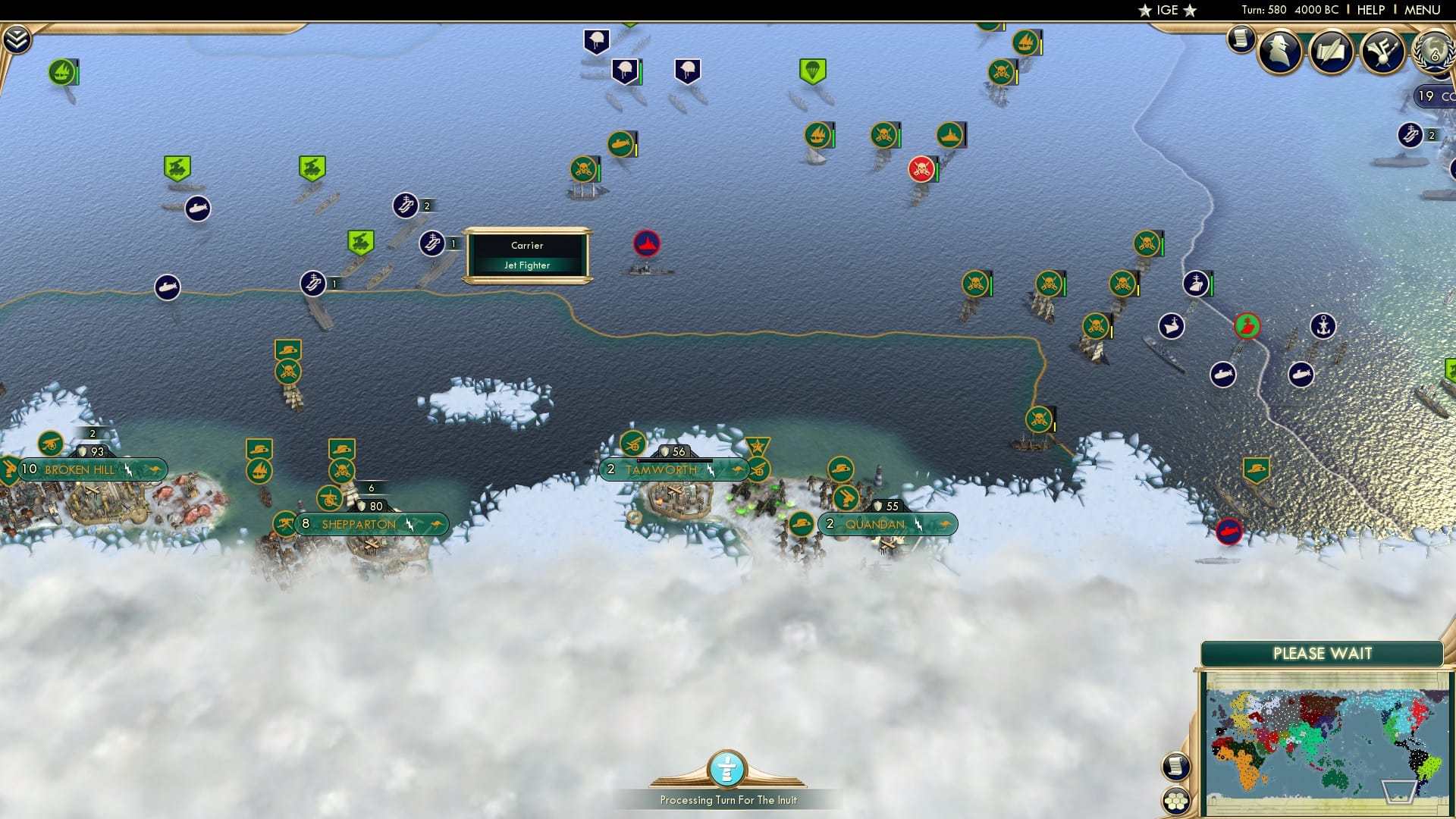The image size is (1456, 819).
Task: Open the Culture overview paintbrush icon
Action: (x=1385, y=52)
